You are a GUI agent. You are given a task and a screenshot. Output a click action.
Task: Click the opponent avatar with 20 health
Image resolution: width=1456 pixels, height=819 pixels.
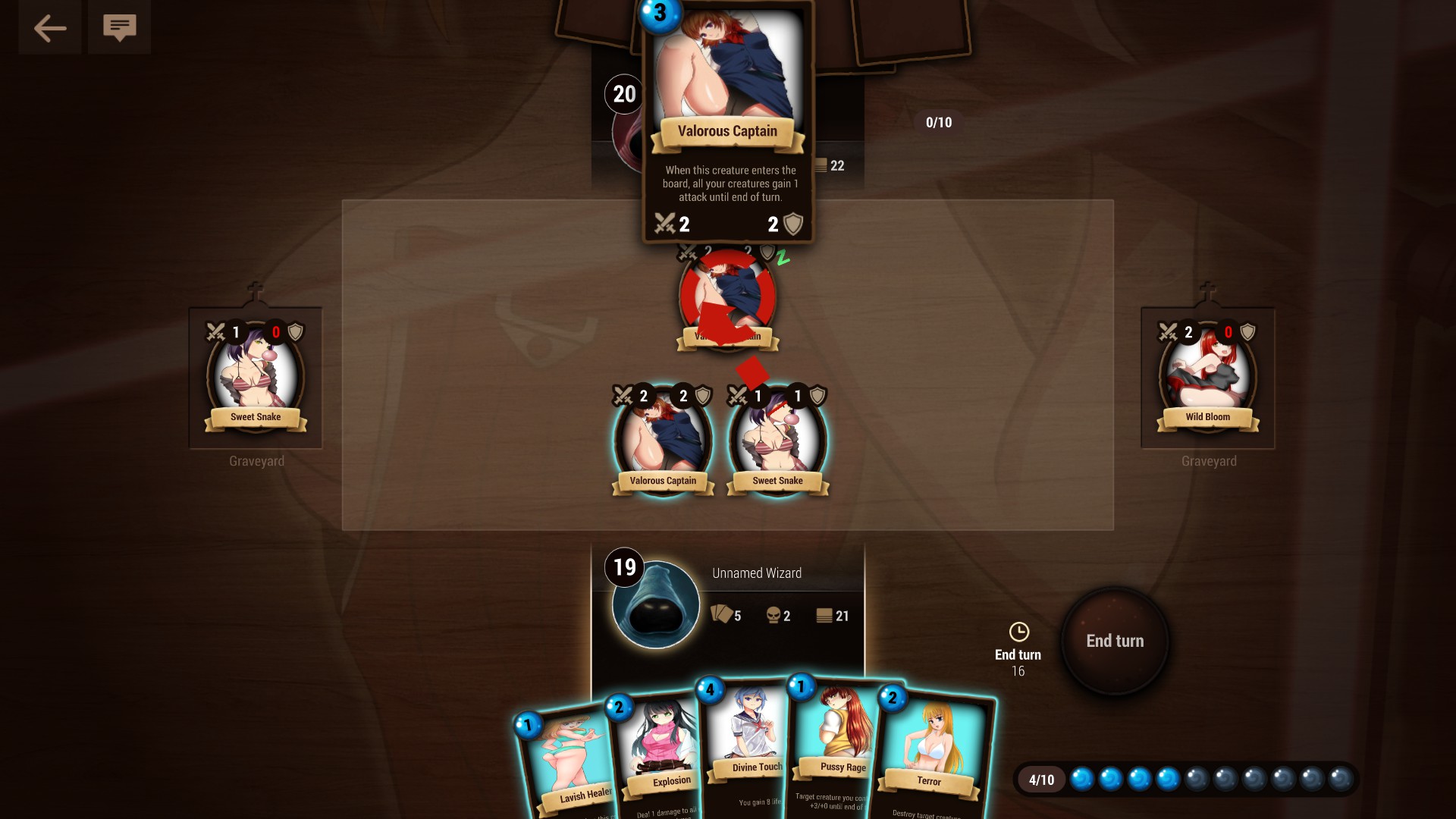tap(624, 95)
